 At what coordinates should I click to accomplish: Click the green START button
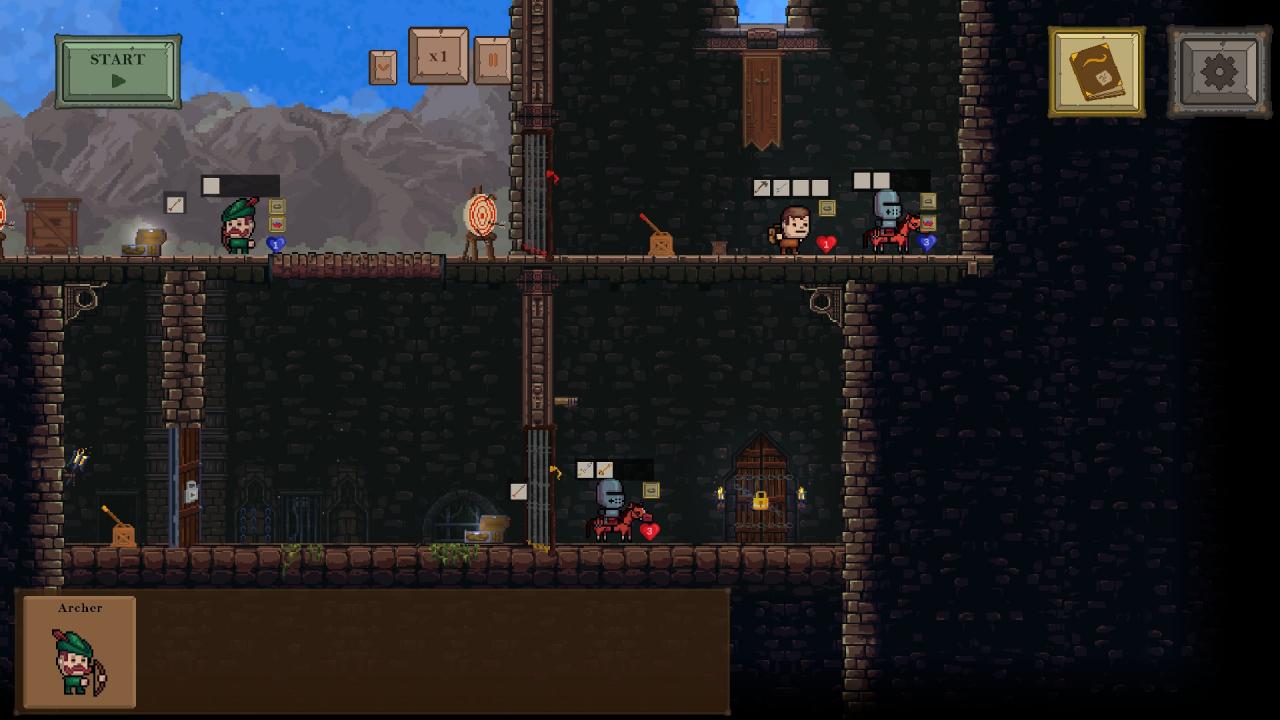(118, 71)
